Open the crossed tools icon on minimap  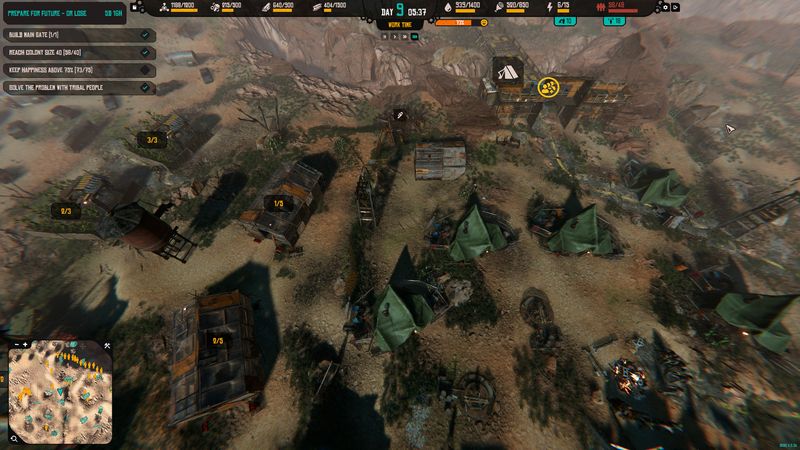pyautogui.click(x=107, y=346)
